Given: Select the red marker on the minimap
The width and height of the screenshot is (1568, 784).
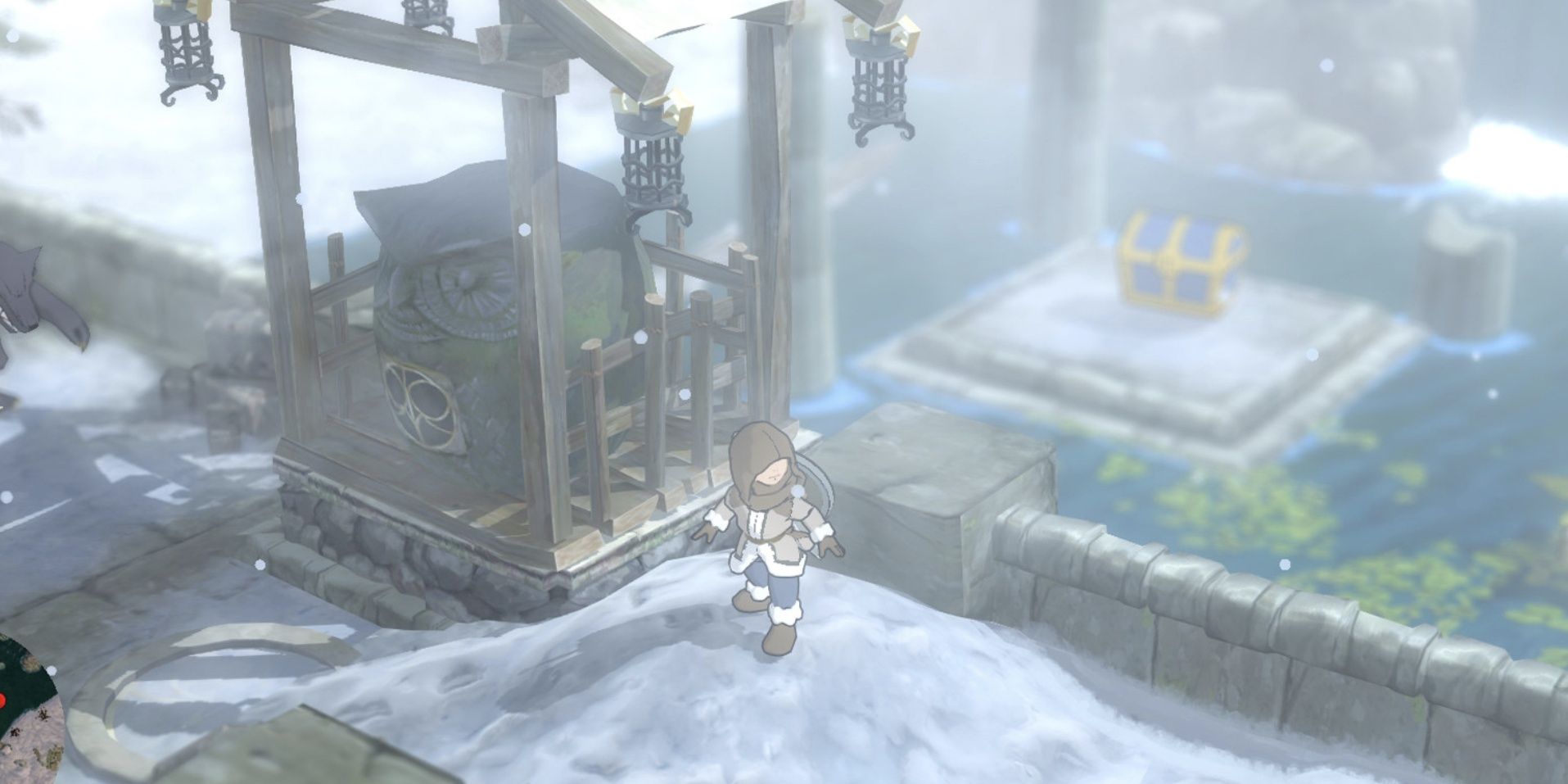Looking at the screenshot, I should click(x=2, y=700).
